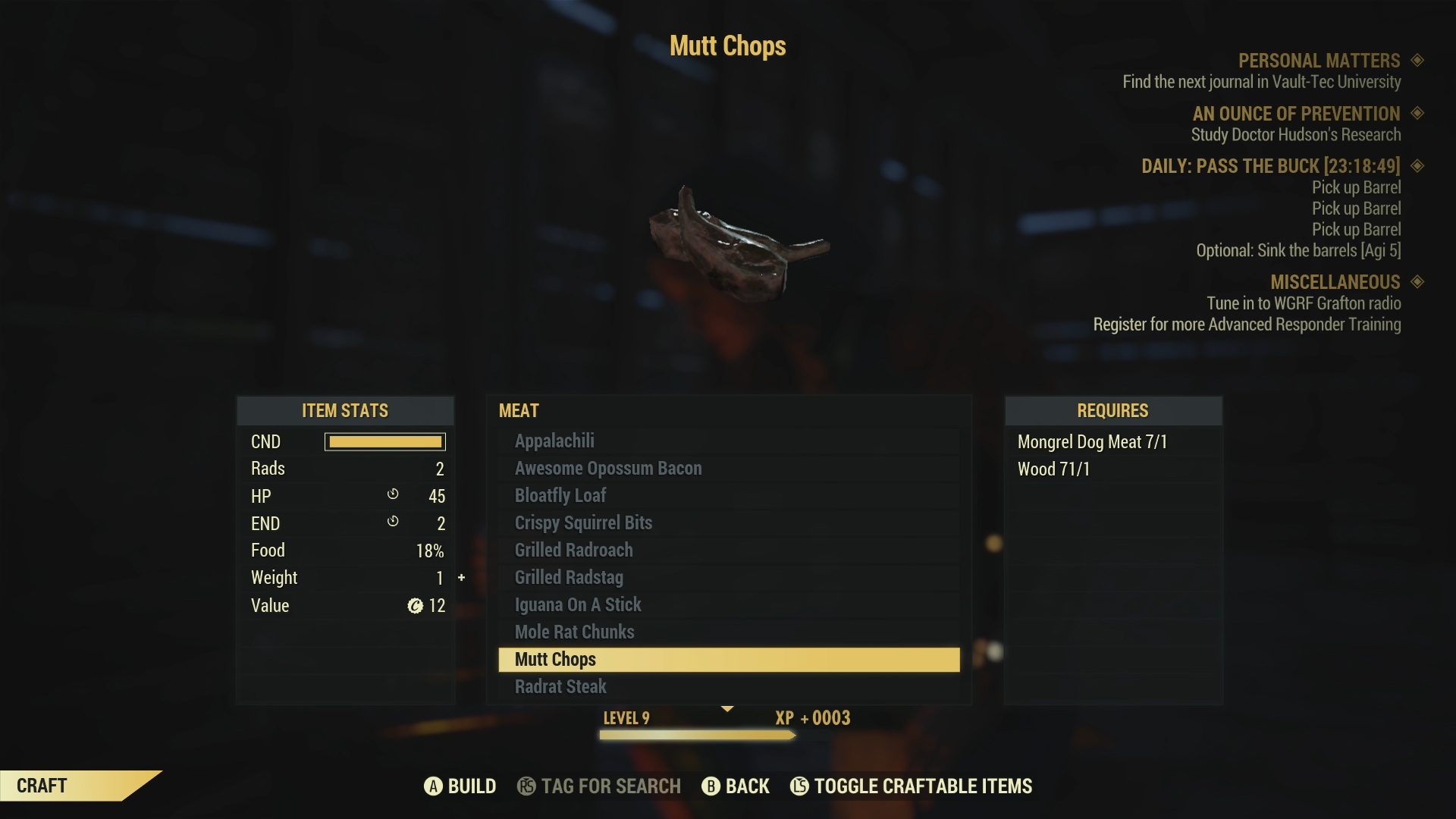Click the A Build controller button icon
1456x819 pixels.
pyautogui.click(x=435, y=786)
